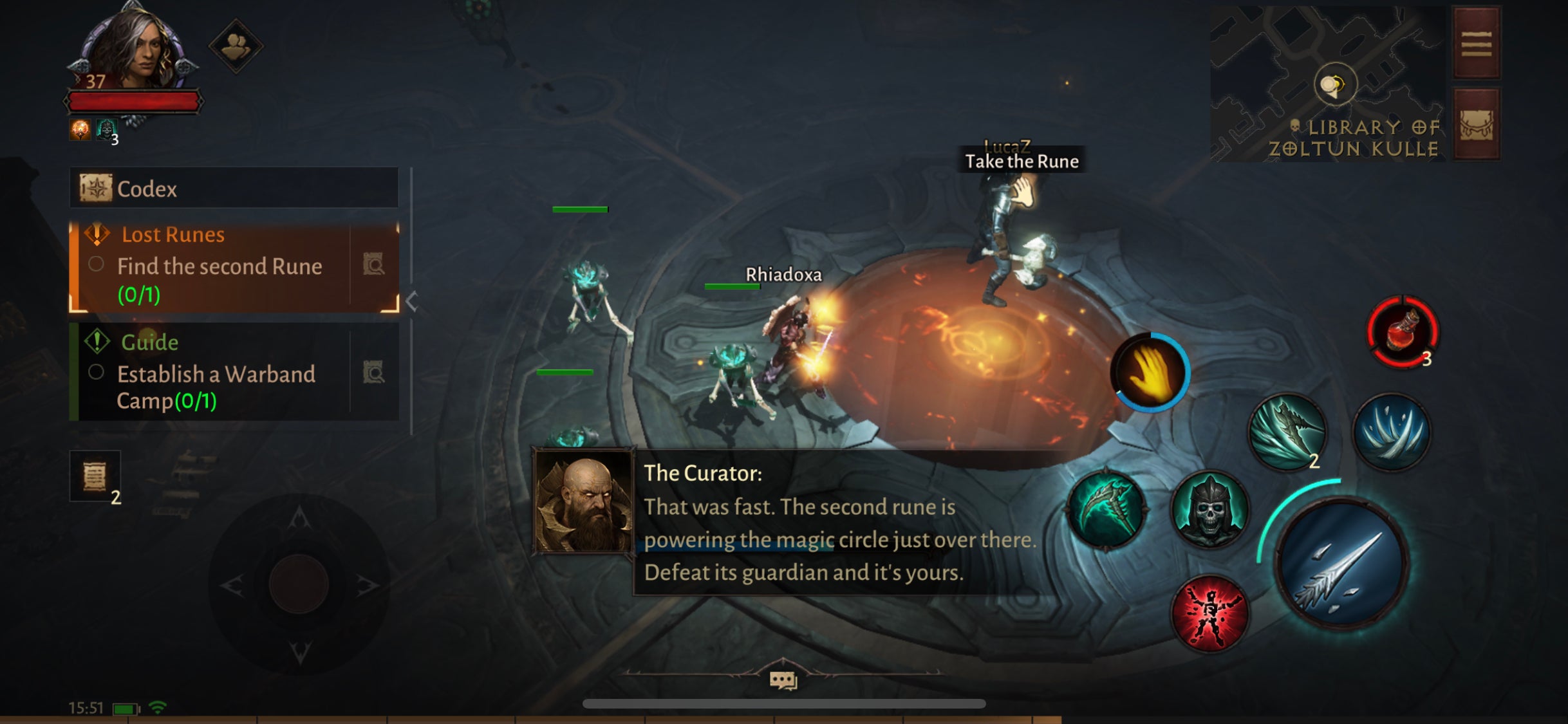Viewport: 1568px width, 724px height.
Task: Expand the Lost Runes quest entry
Action: (x=174, y=234)
